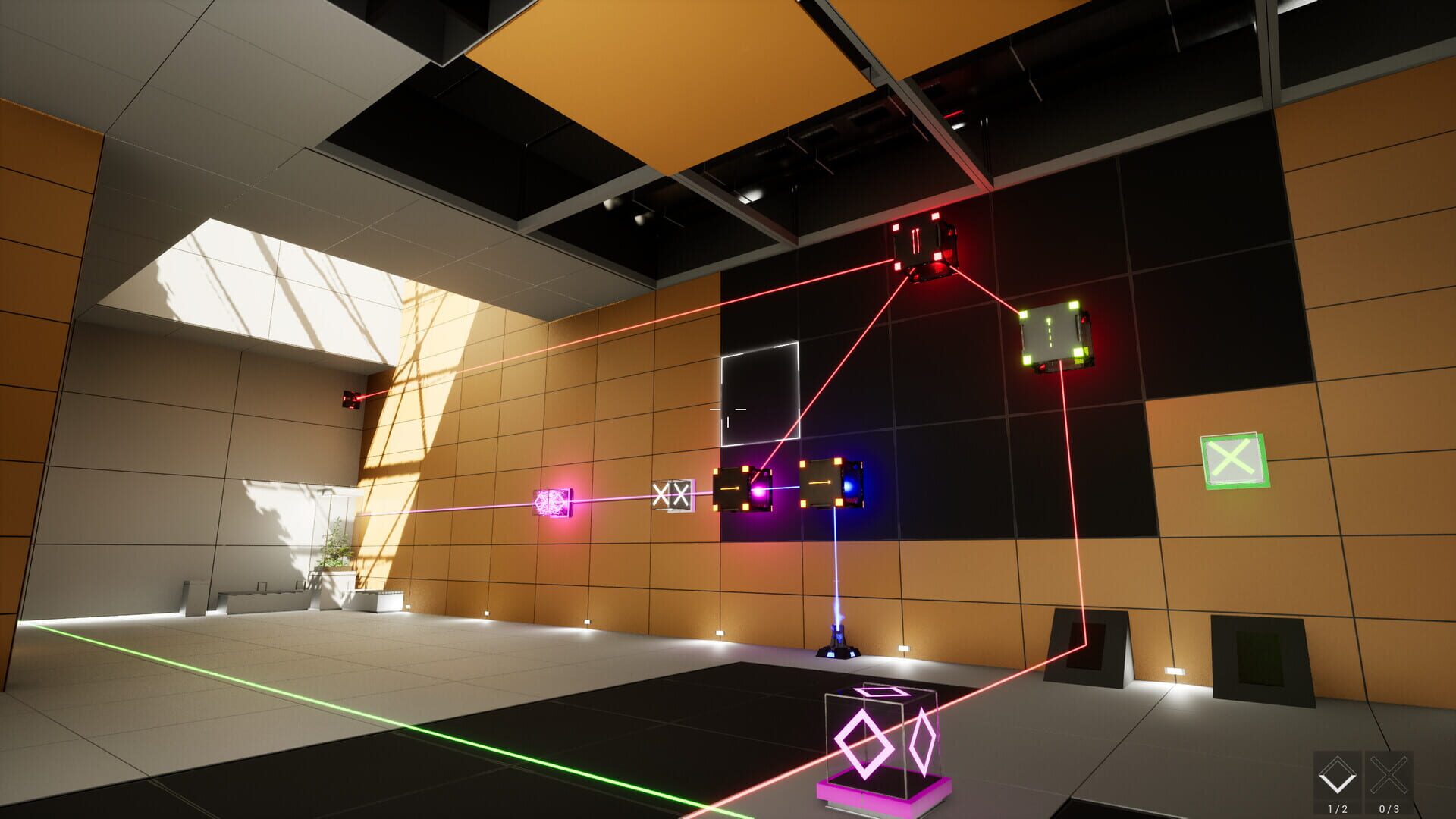Open the glass case holding the pink diamond

point(880,736)
